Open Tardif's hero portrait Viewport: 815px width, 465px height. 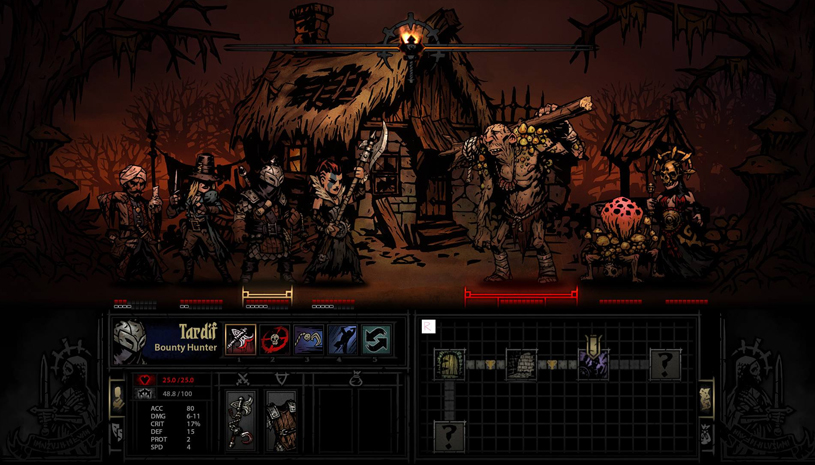(129, 342)
